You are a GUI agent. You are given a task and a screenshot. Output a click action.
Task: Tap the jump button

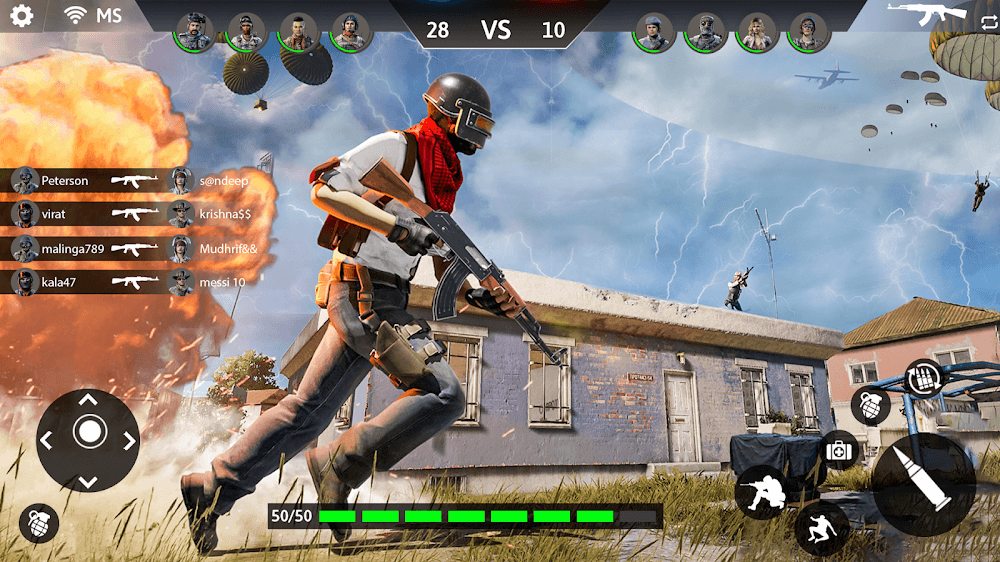click(822, 527)
